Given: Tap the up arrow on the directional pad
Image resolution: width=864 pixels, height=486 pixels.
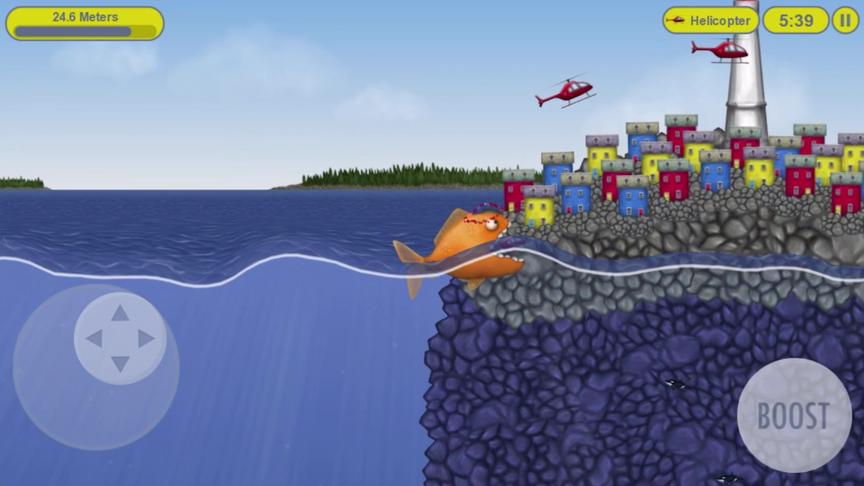Looking at the screenshot, I should (120, 313).
